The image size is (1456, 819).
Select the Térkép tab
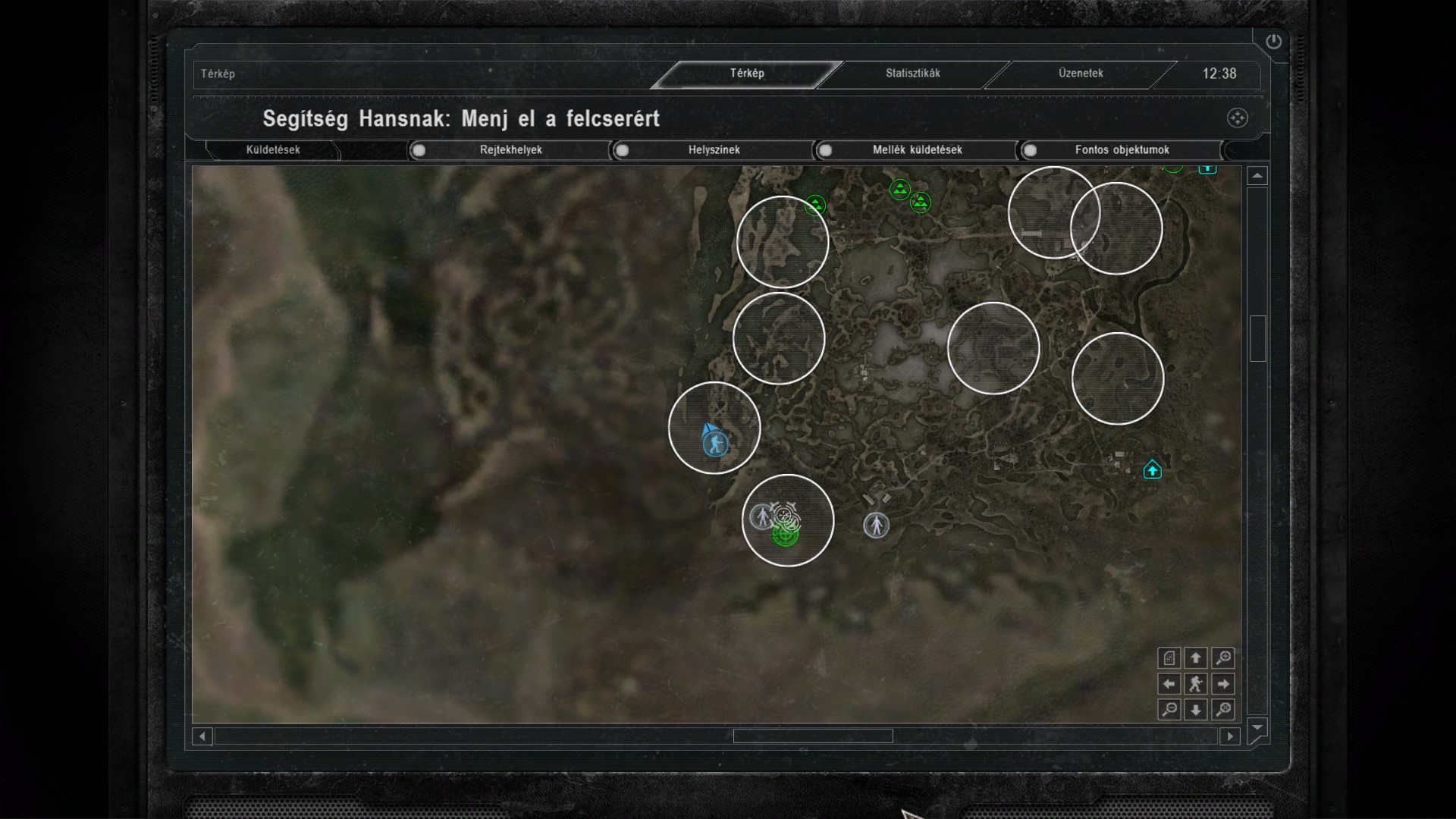coord(747,74)
